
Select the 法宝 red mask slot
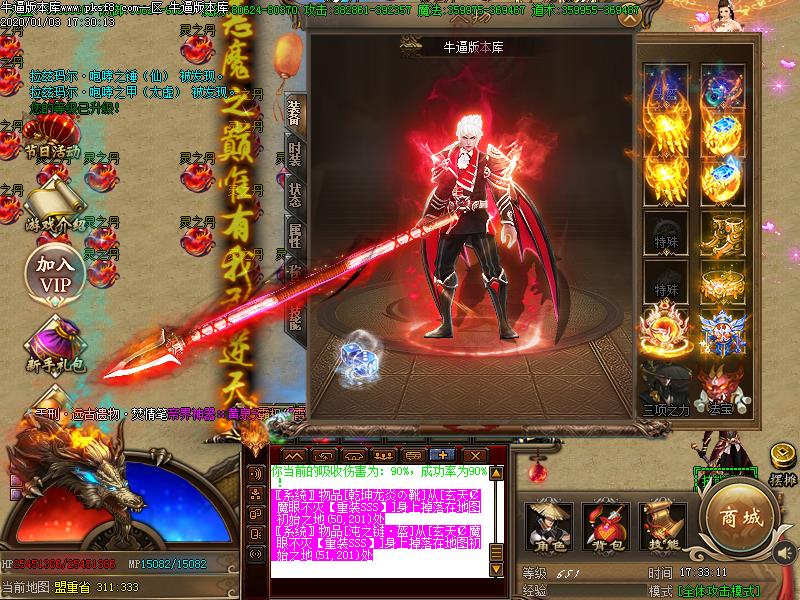tap(720, 385)
